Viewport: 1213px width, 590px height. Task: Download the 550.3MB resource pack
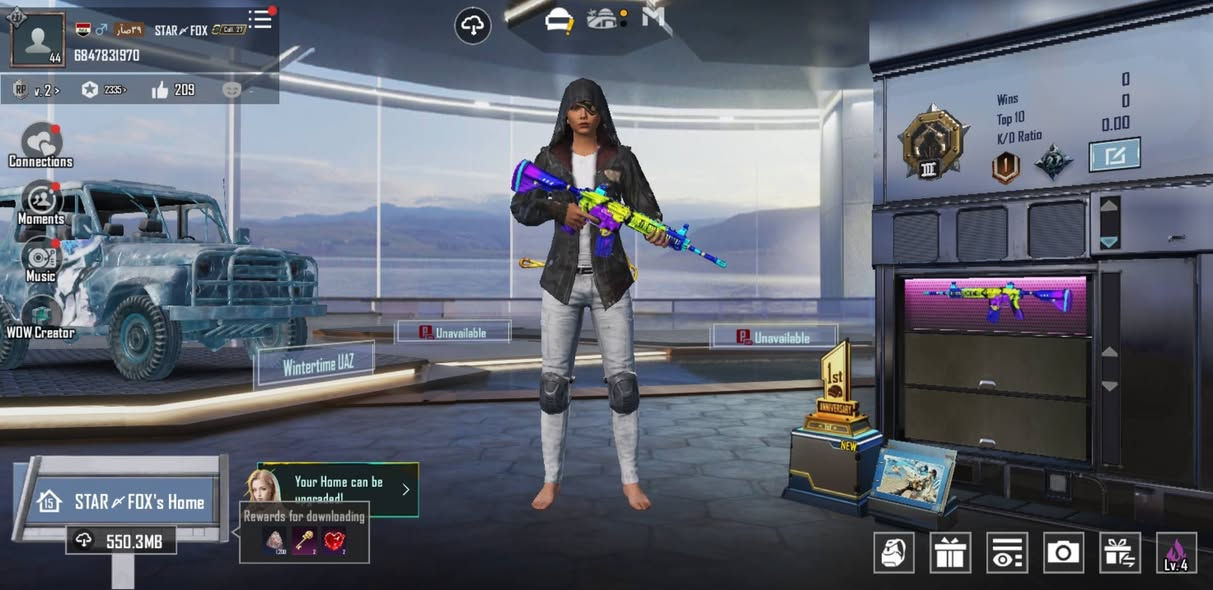(x=122, y=541)
